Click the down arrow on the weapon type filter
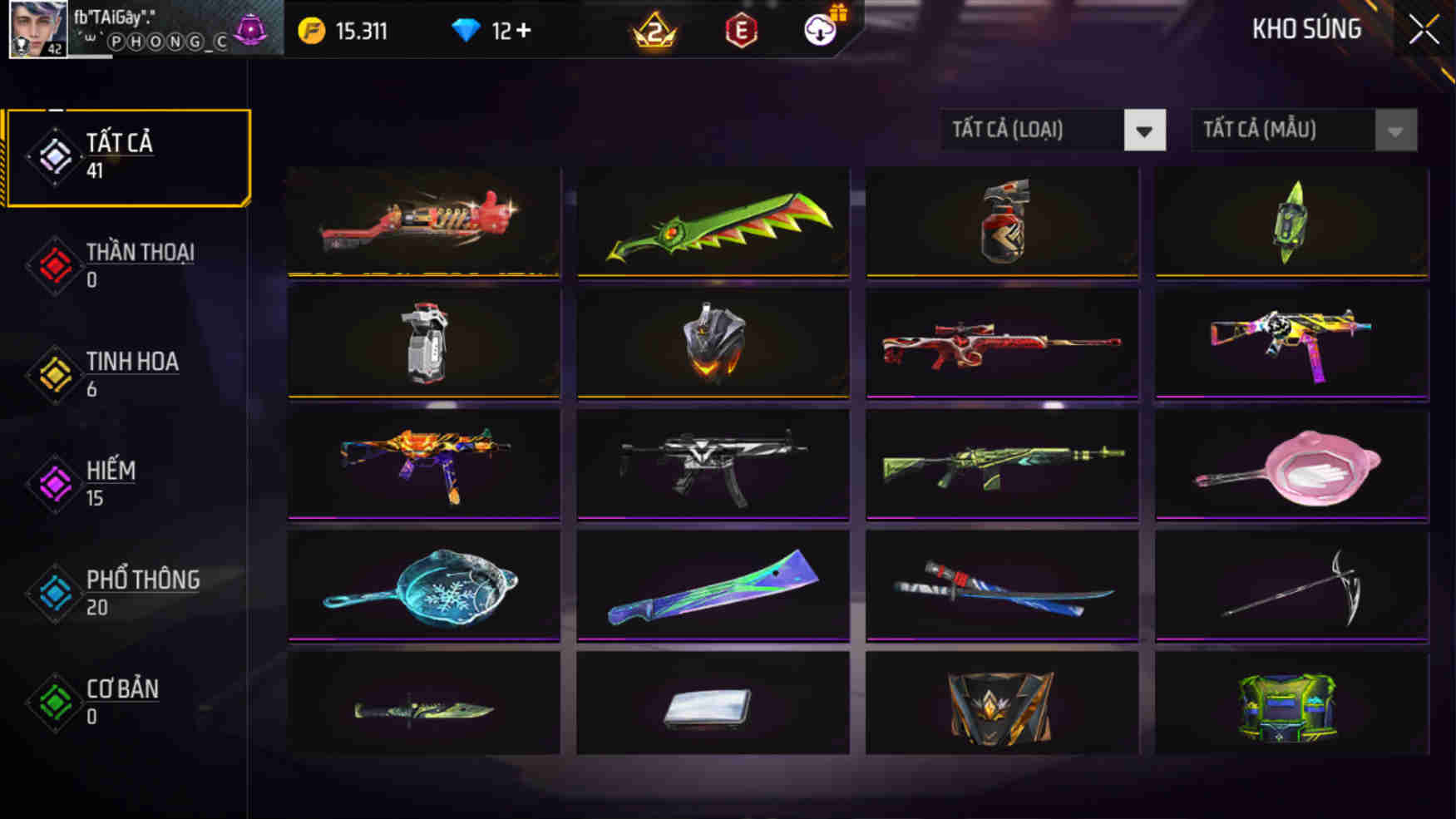 [1146, 130]
